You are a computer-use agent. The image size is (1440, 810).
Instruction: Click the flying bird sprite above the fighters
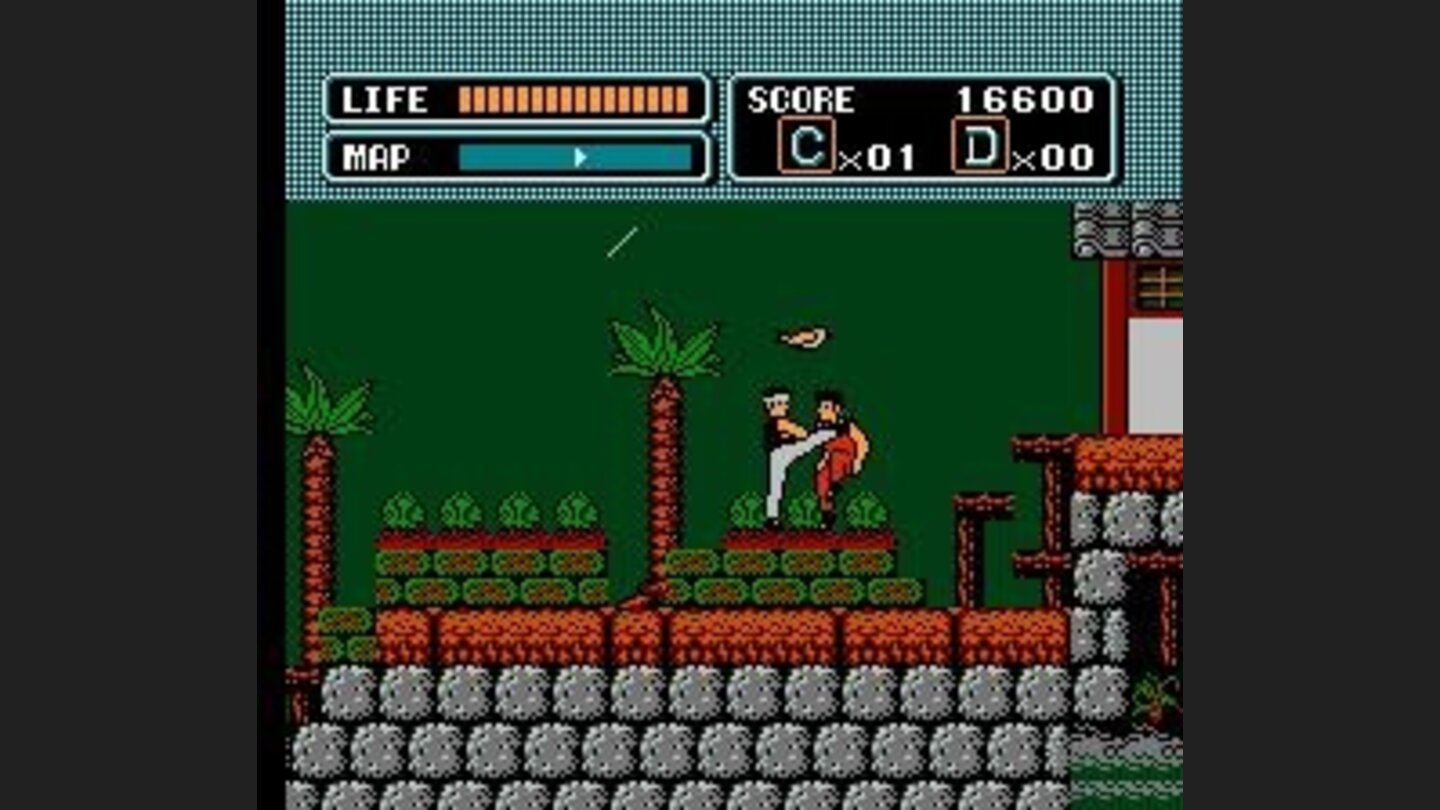[x=800, y=335]
